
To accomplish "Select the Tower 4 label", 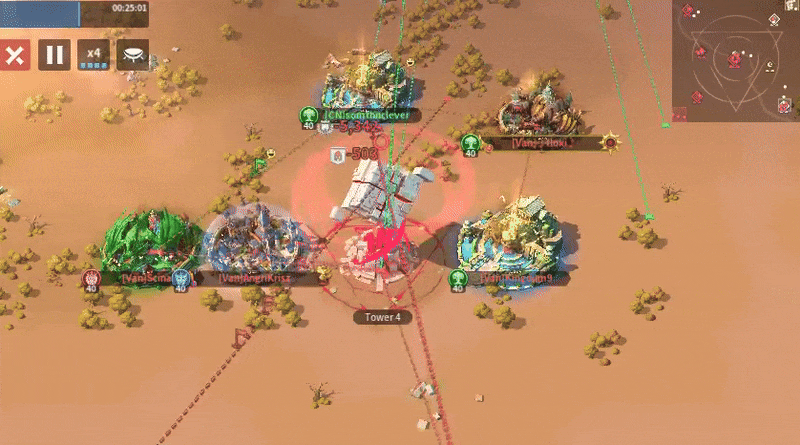I will [382, 317].
